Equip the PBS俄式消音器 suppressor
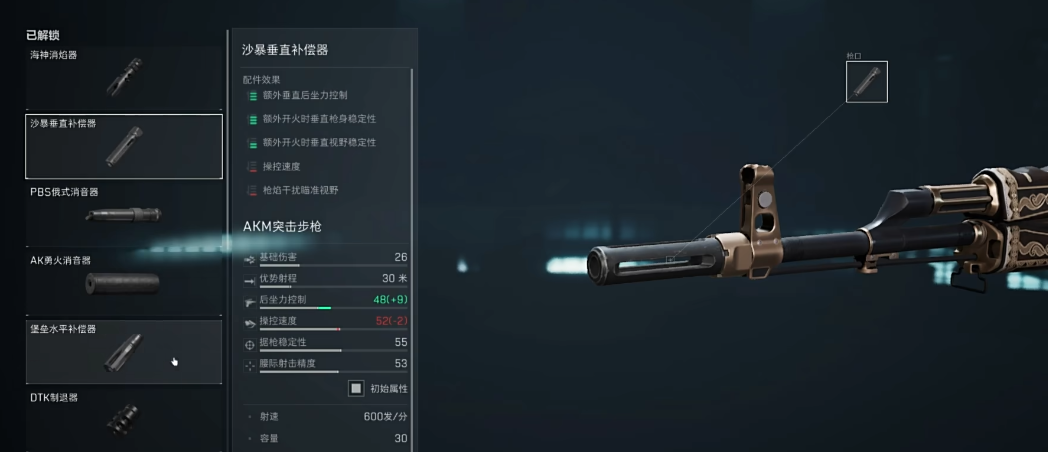1048x452 pixels. click(x=124, y=214)
